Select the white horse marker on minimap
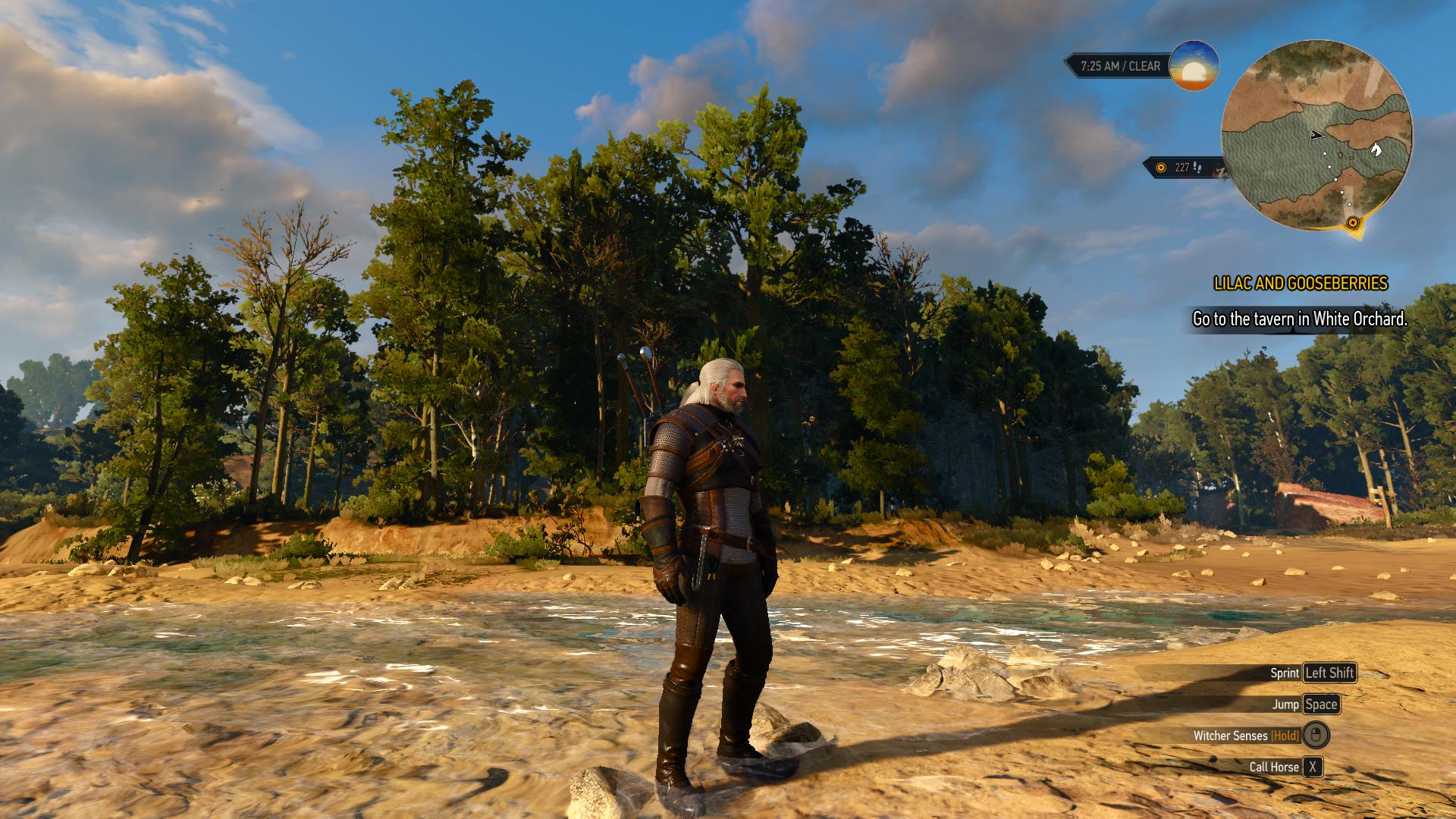Viewport: 1456px width, 819px height. point(1376,149)
